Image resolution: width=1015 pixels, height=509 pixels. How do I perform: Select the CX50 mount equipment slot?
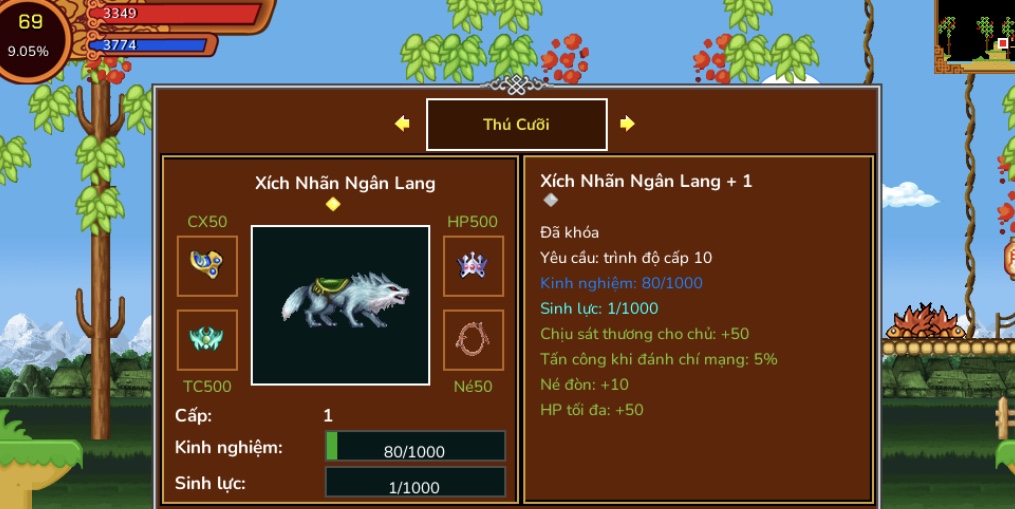coord(207,266)
